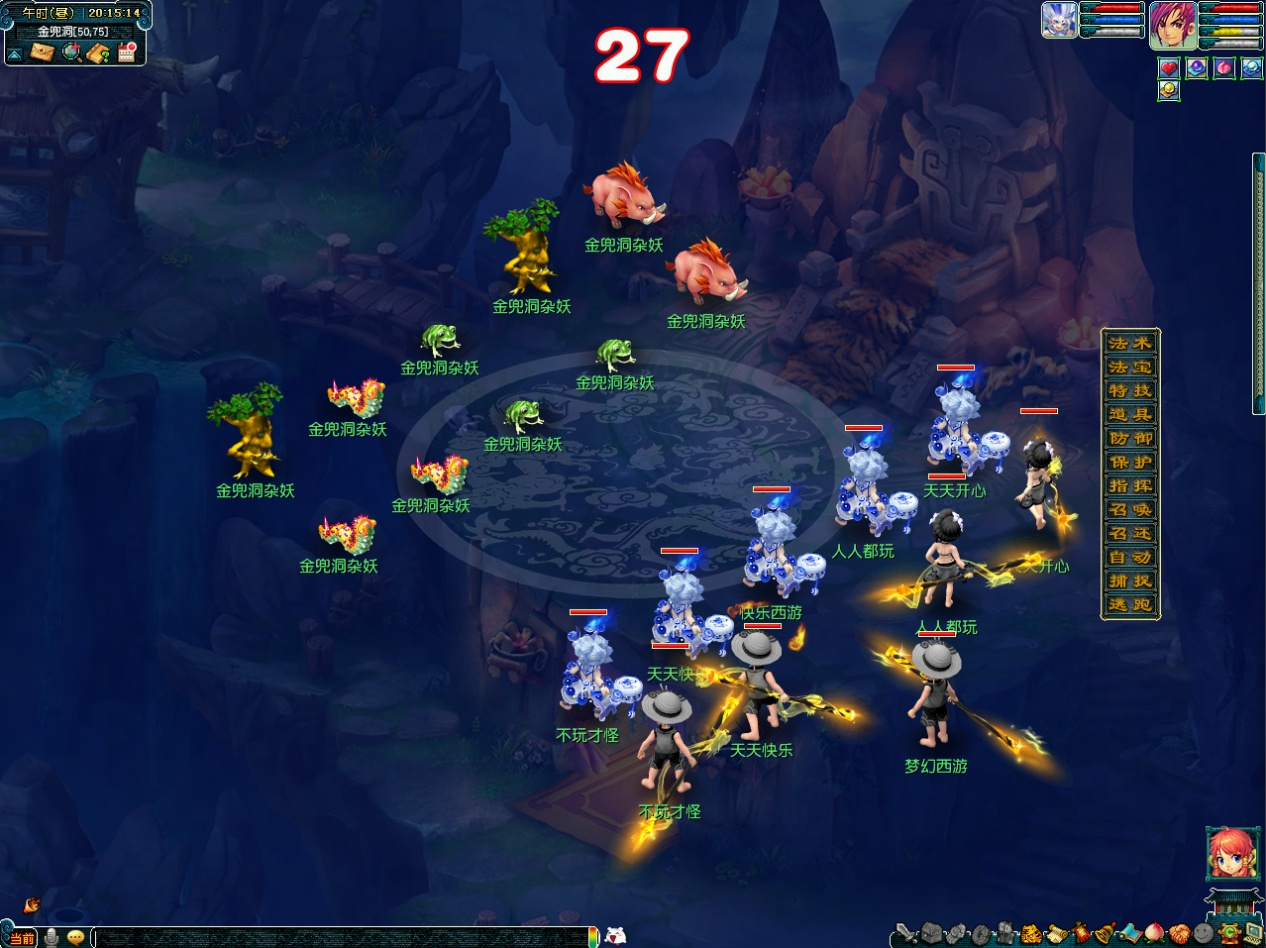The height and width of the screenshot is (948, 1266).
Task: Click 召唤 (Summon) in the battle menu
Action: pyautogui.click(x=1130, y=510)
